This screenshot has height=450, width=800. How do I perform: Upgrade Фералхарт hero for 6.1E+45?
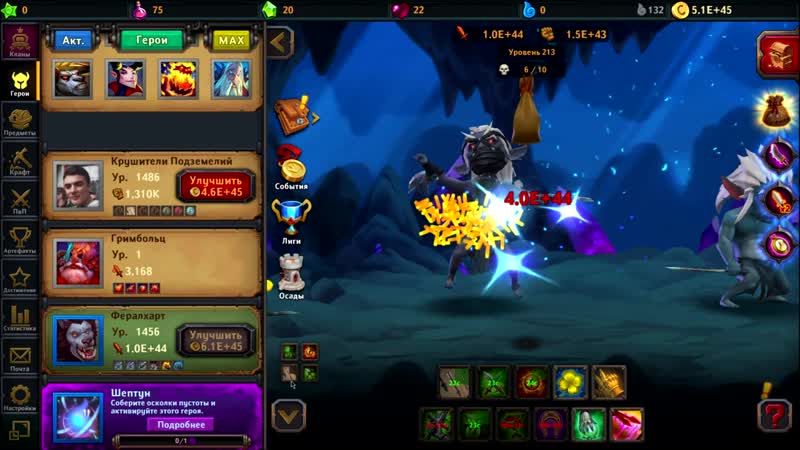pos(216,340)
